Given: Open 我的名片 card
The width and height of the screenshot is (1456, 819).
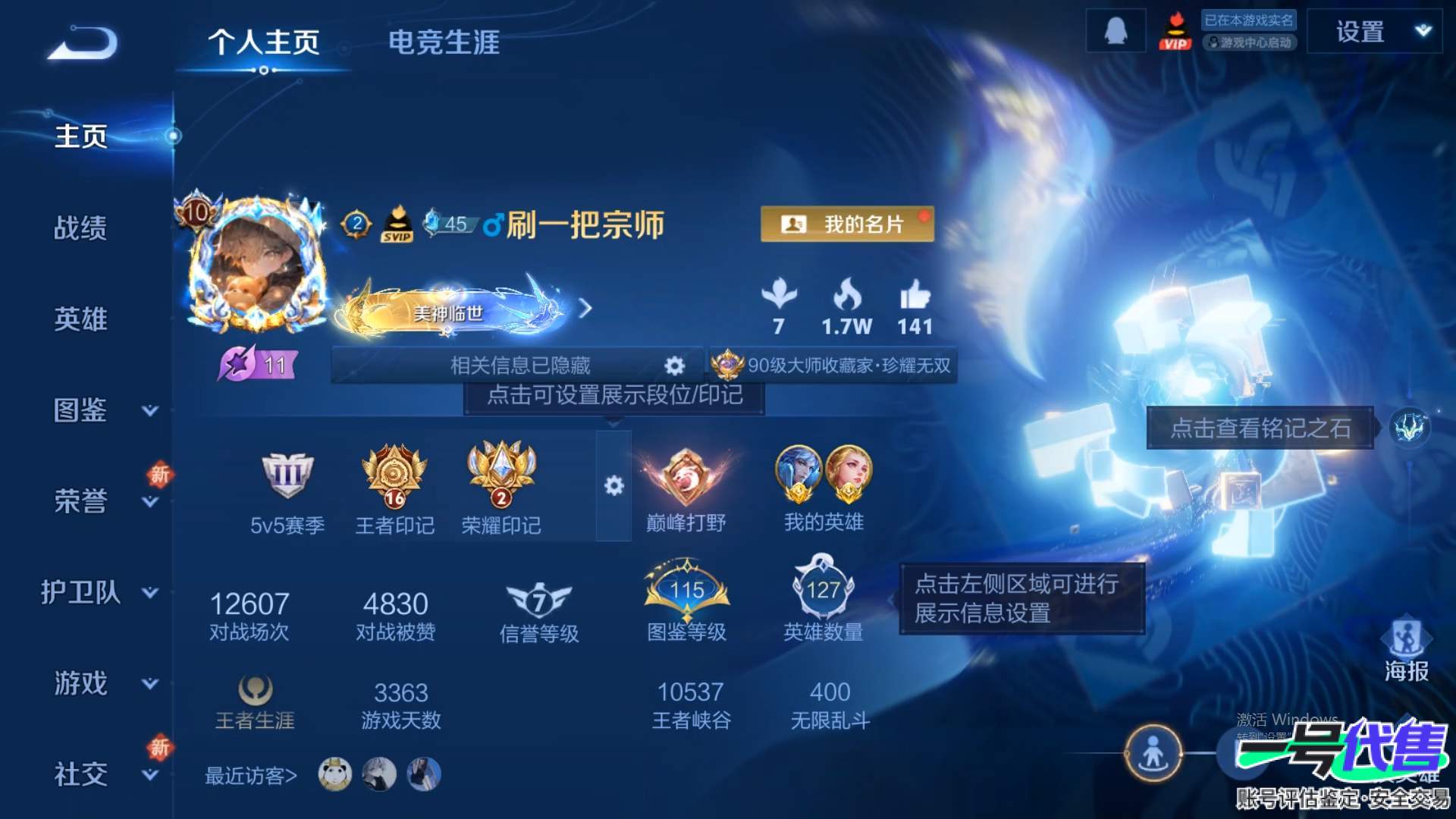Looking at the screenshot, I should tap(847, 224).
